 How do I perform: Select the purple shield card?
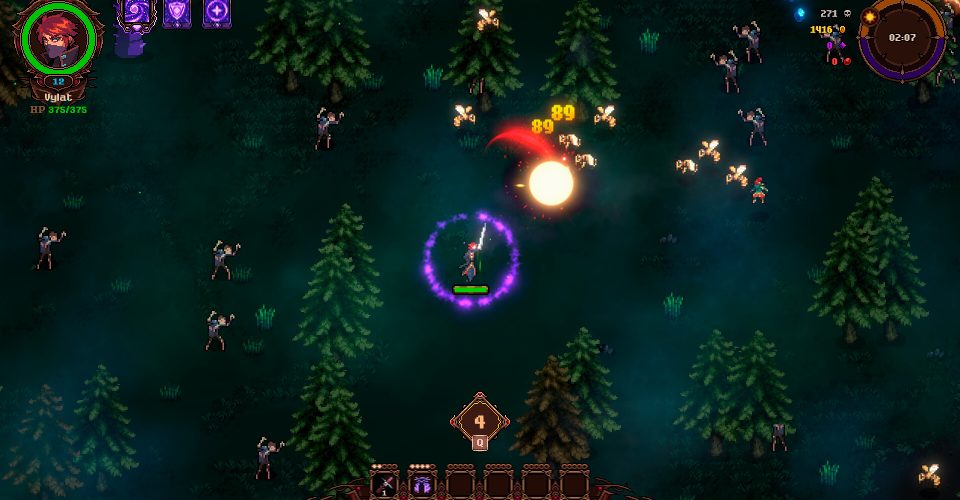176,12
